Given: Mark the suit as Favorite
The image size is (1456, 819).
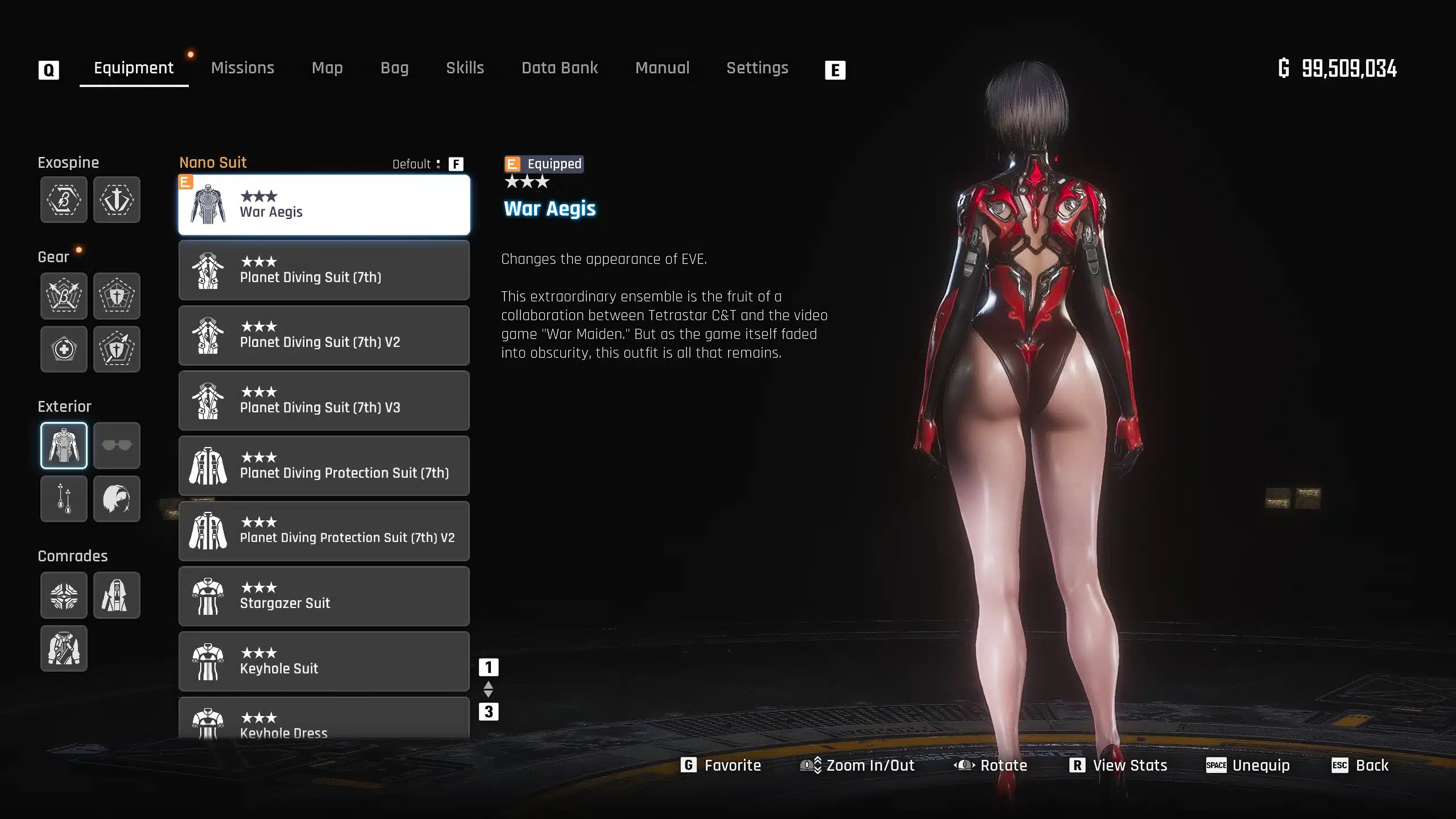Looking at the screenshot, I should coord(721,766).
